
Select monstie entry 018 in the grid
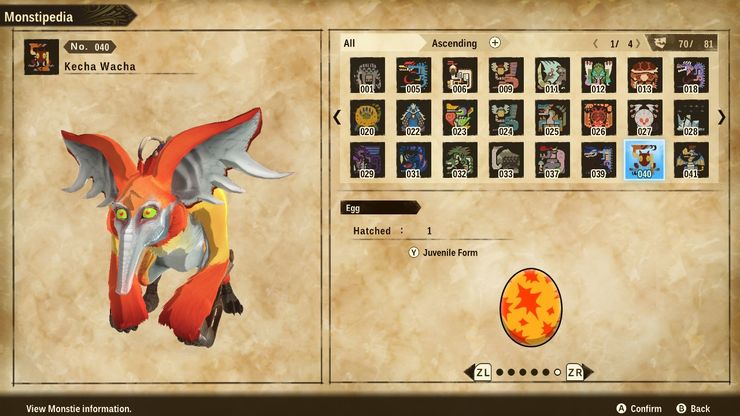click(x=690, y=75)
